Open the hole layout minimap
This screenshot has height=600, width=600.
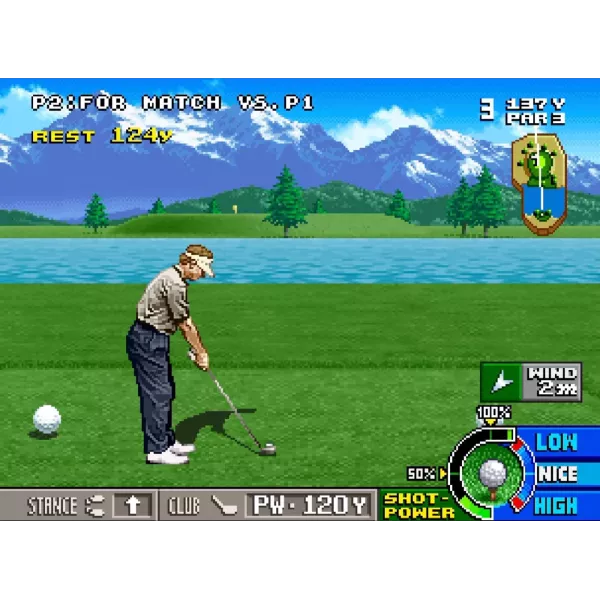point(538,183)
